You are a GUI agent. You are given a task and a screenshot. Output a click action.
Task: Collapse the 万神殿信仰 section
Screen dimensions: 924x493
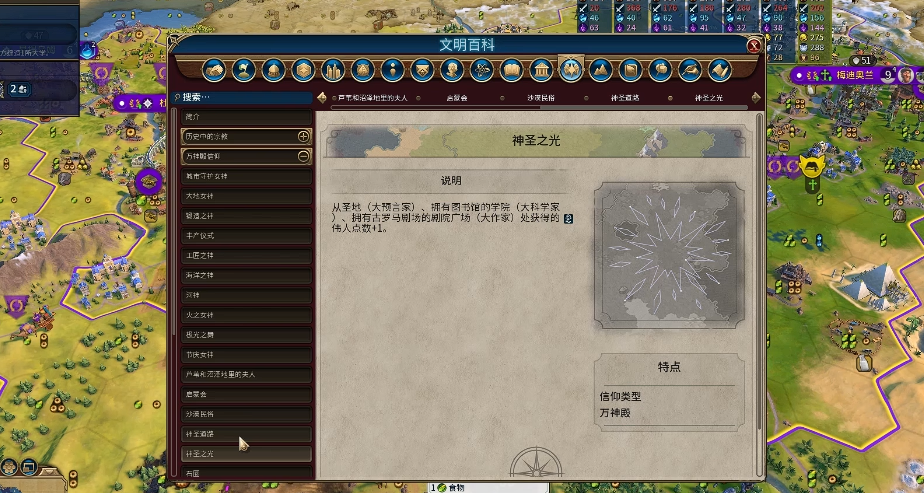(x=303, y=156)
